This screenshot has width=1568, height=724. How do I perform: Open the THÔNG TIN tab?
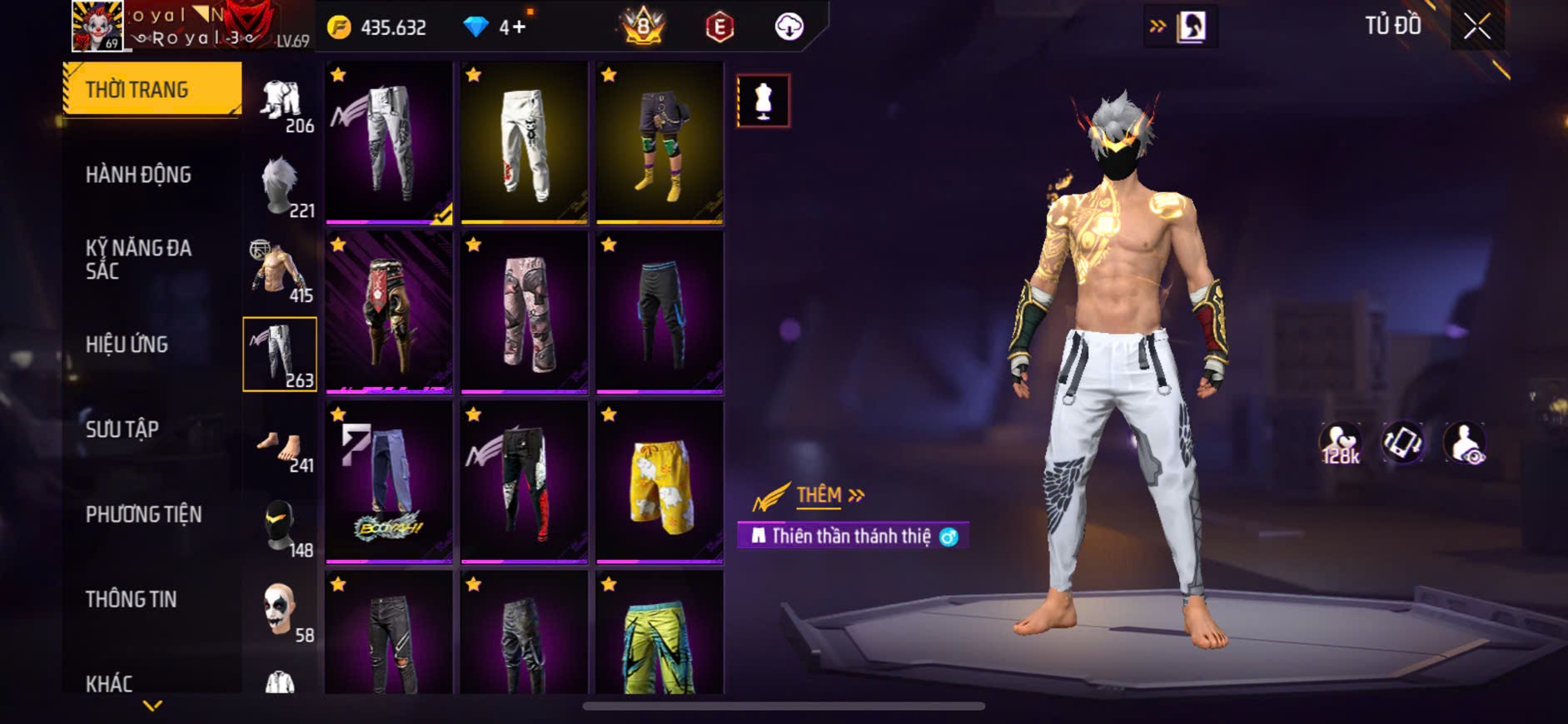point(131,599)
